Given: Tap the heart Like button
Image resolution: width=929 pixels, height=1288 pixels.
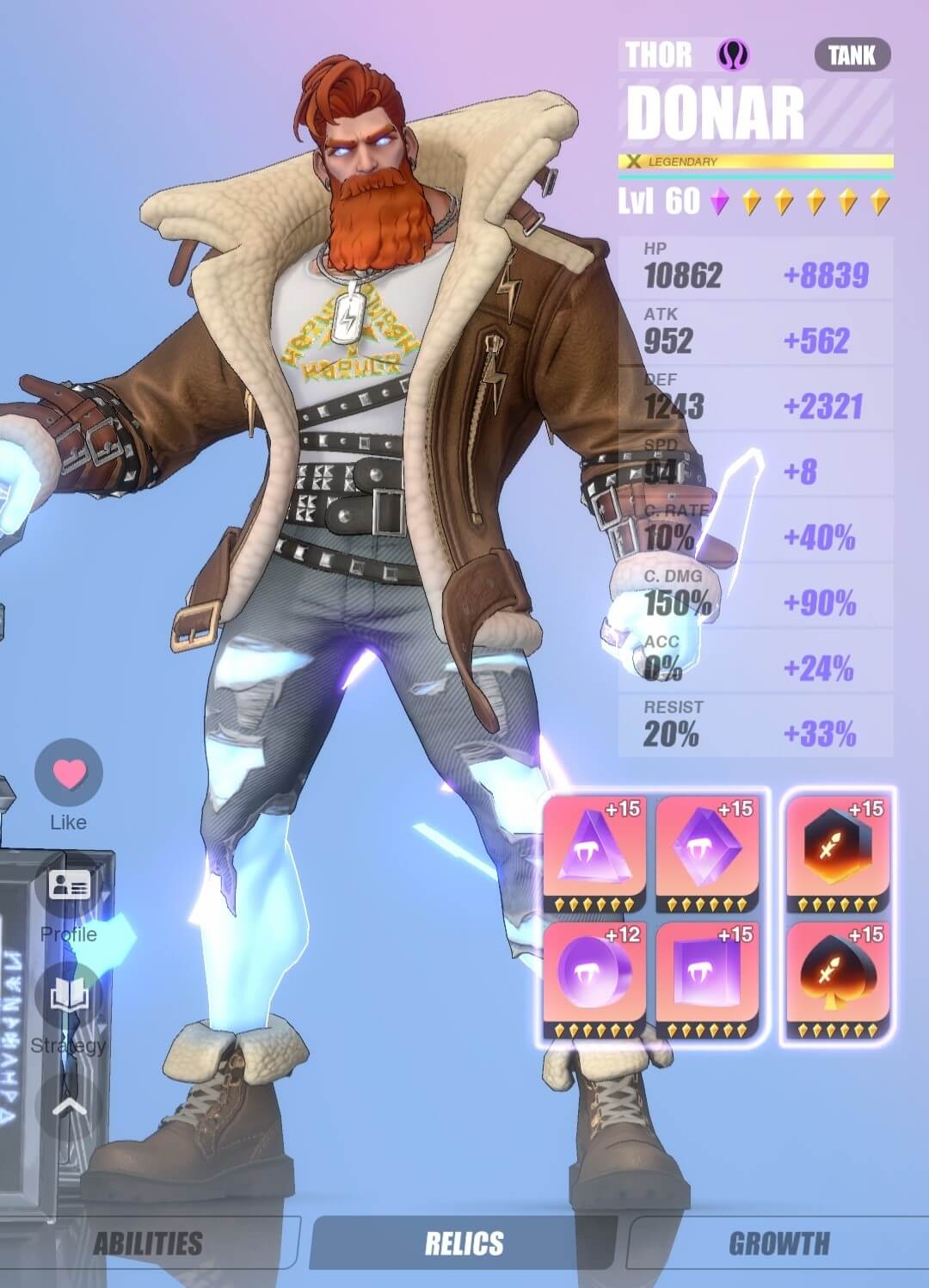Looking at the screenshot, I should click(x=69, y=773).
